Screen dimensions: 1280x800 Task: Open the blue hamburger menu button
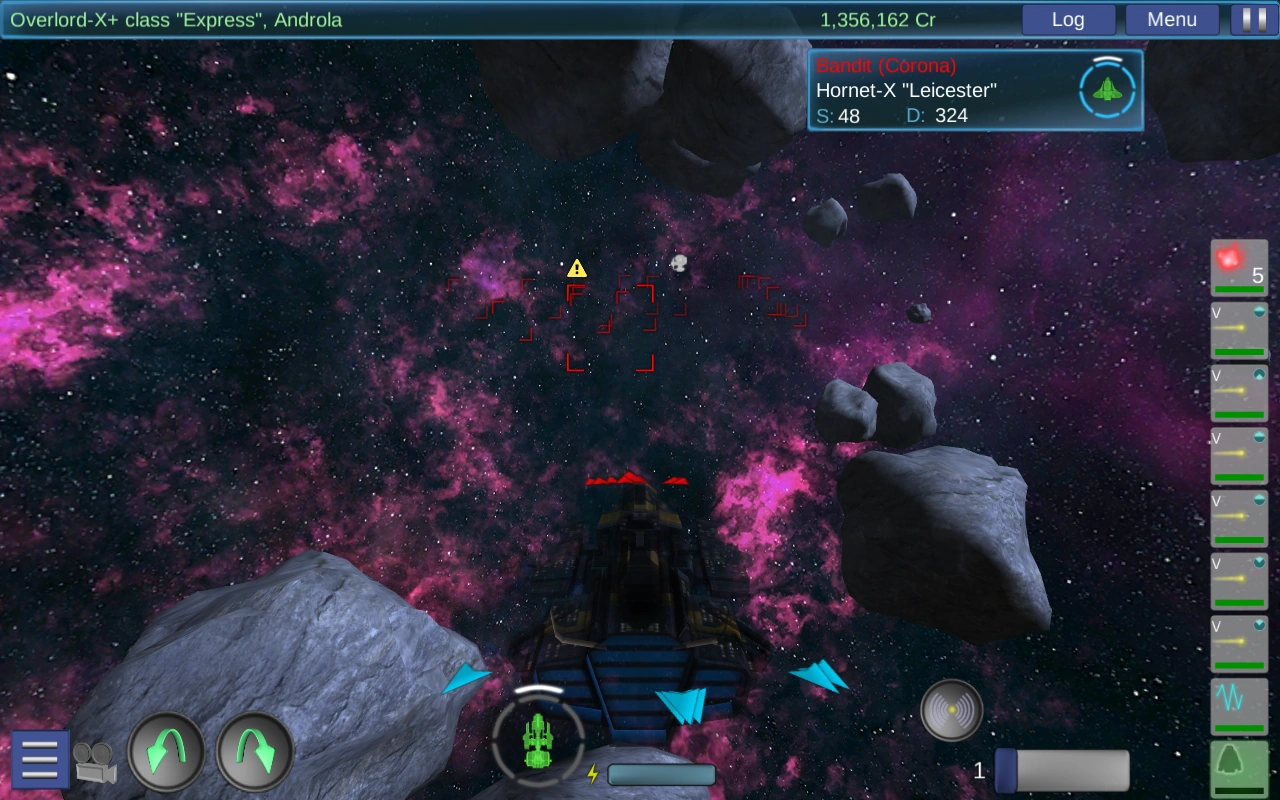pyautogui.click(x=40, y=760)
